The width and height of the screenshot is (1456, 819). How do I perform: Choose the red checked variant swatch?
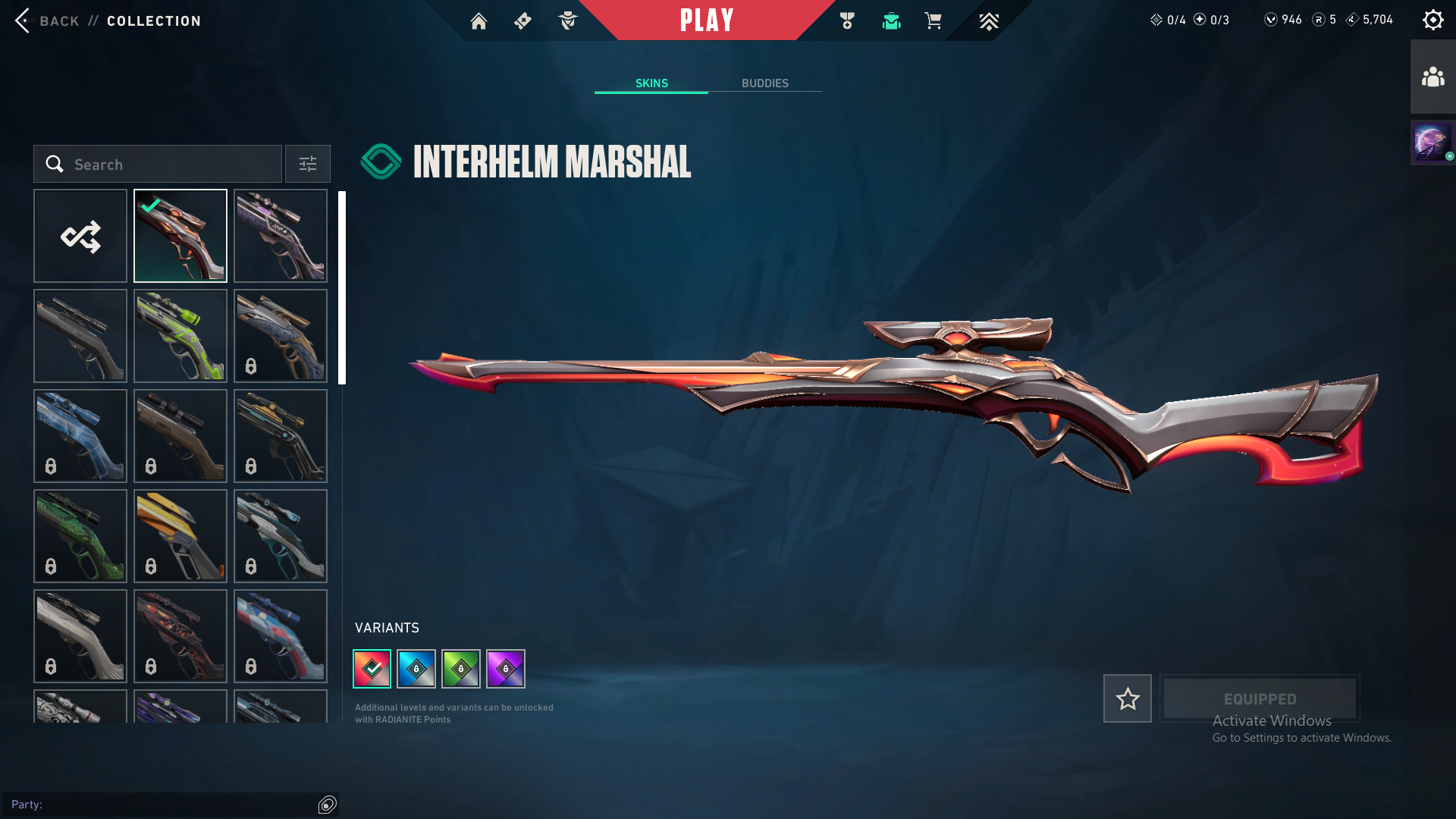tap(372, 669)
